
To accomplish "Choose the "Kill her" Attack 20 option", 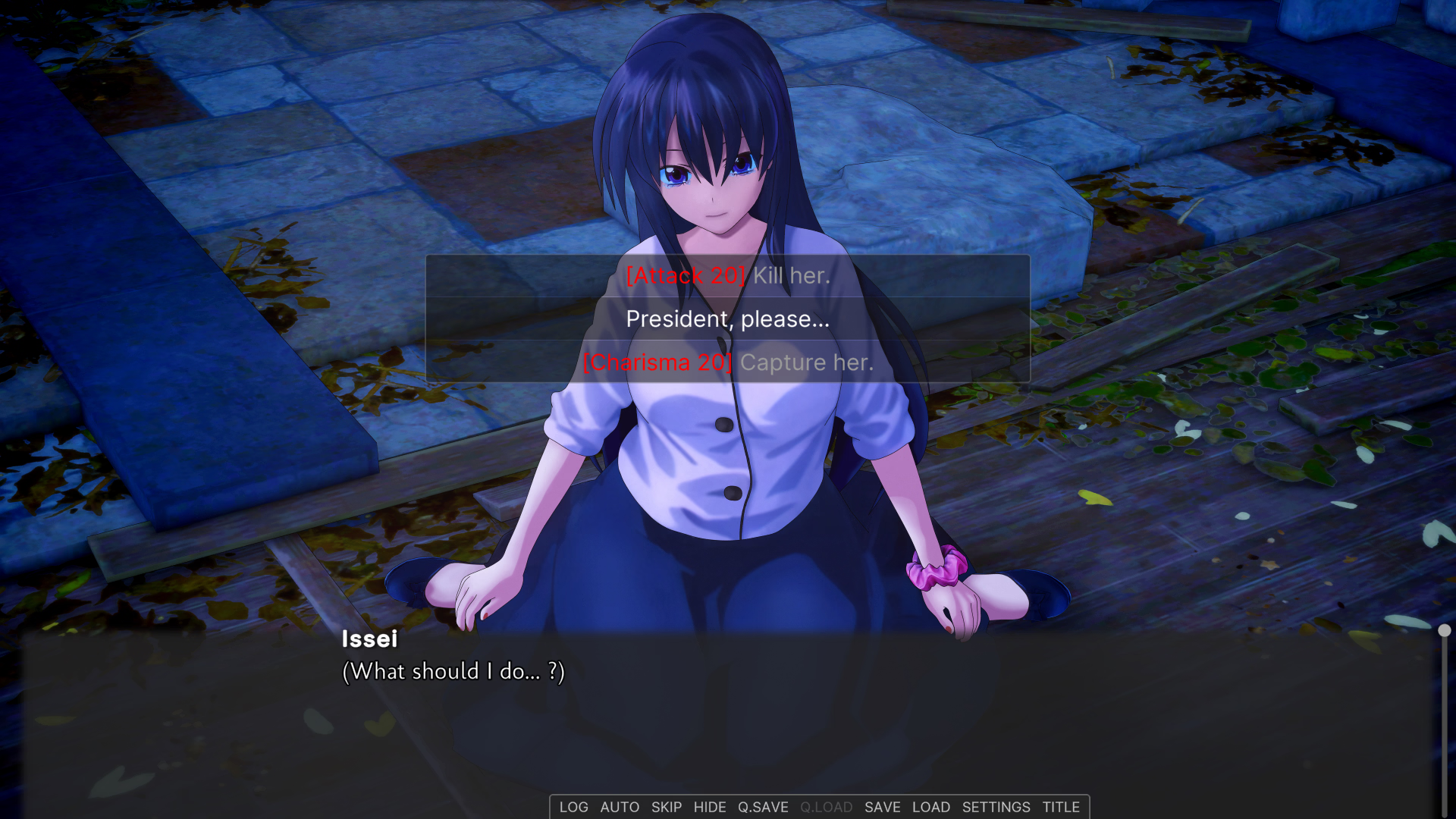I will pos(728,276).
